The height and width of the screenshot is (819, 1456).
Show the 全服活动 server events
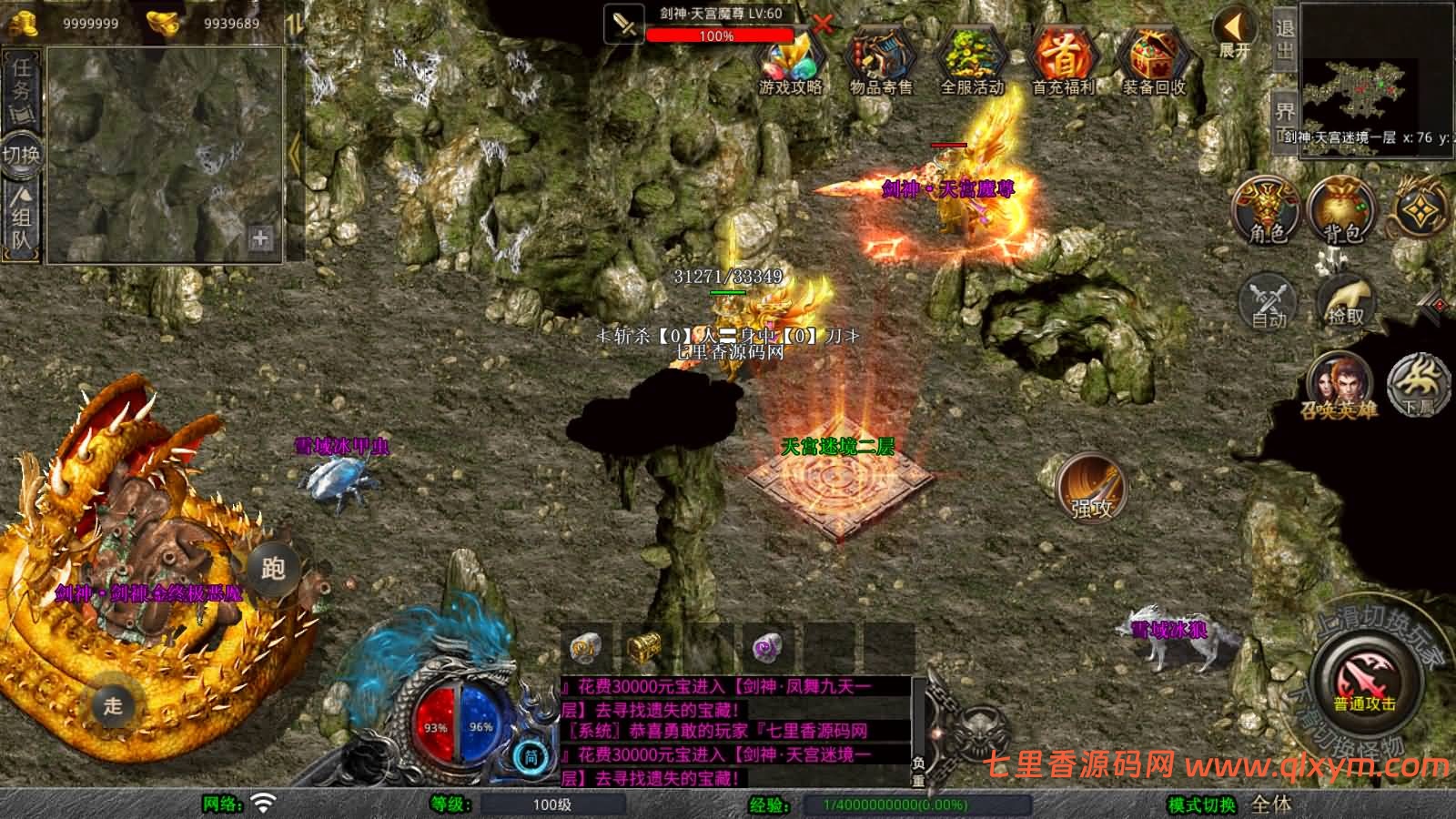[x=971, y=62]
